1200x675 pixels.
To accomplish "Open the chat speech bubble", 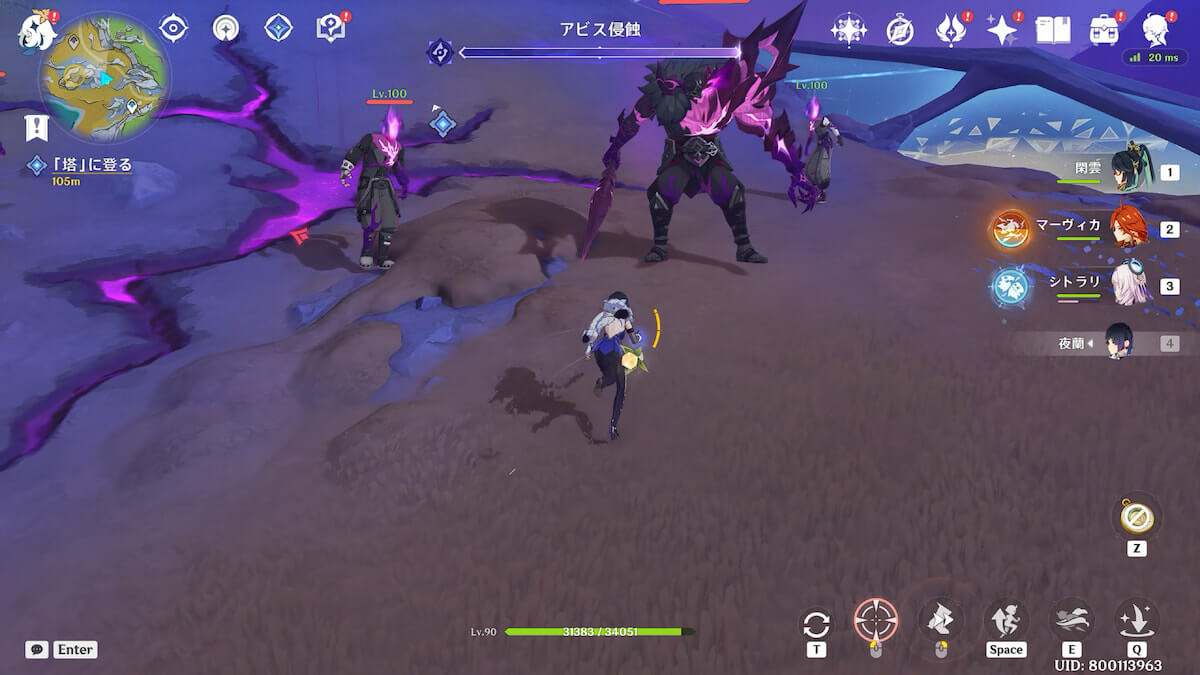I will click(37, 650).
